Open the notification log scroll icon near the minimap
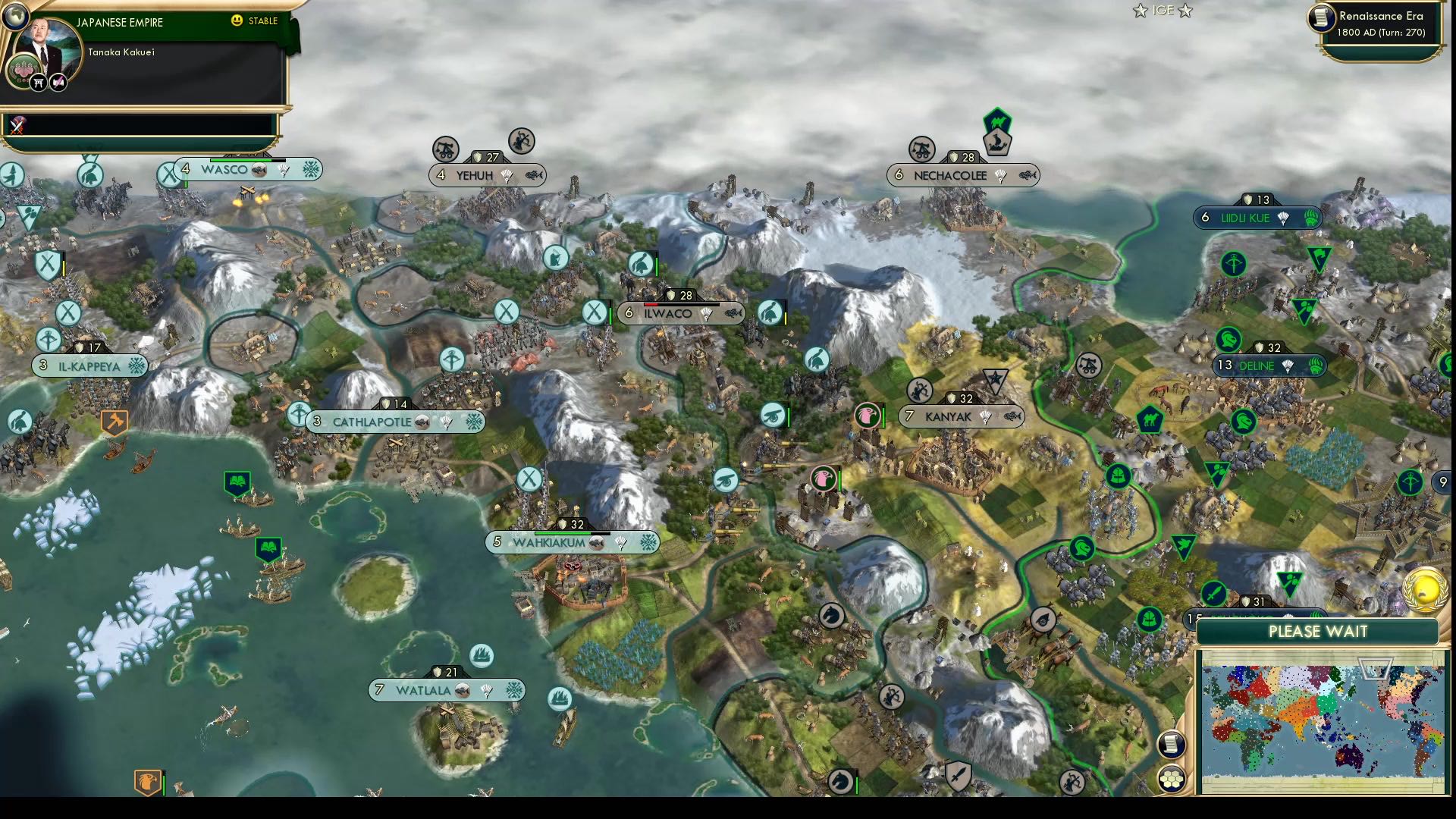Screen dimensions: 1456x819 (1171, 745)
